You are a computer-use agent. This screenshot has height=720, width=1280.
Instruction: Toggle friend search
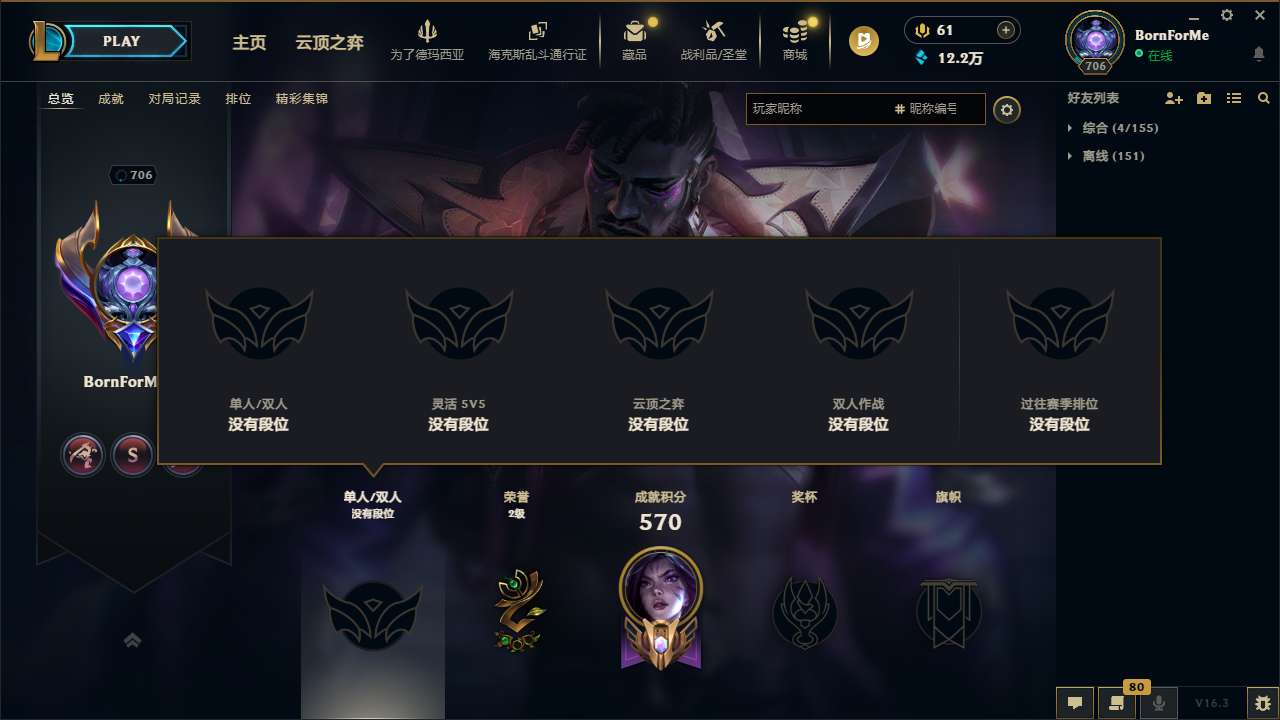1262,98
